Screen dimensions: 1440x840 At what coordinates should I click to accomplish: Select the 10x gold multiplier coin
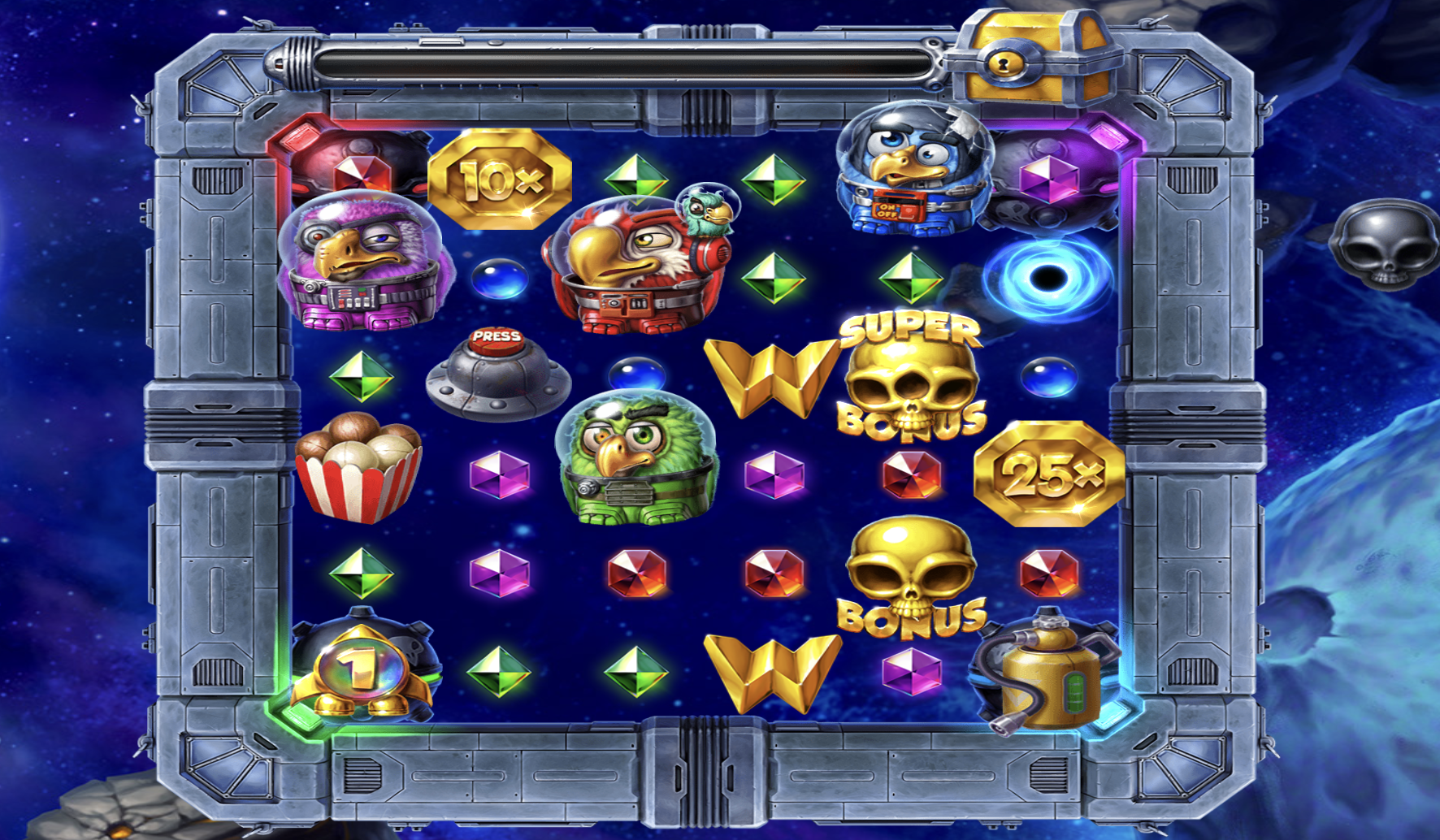click(x=499, y=179)
